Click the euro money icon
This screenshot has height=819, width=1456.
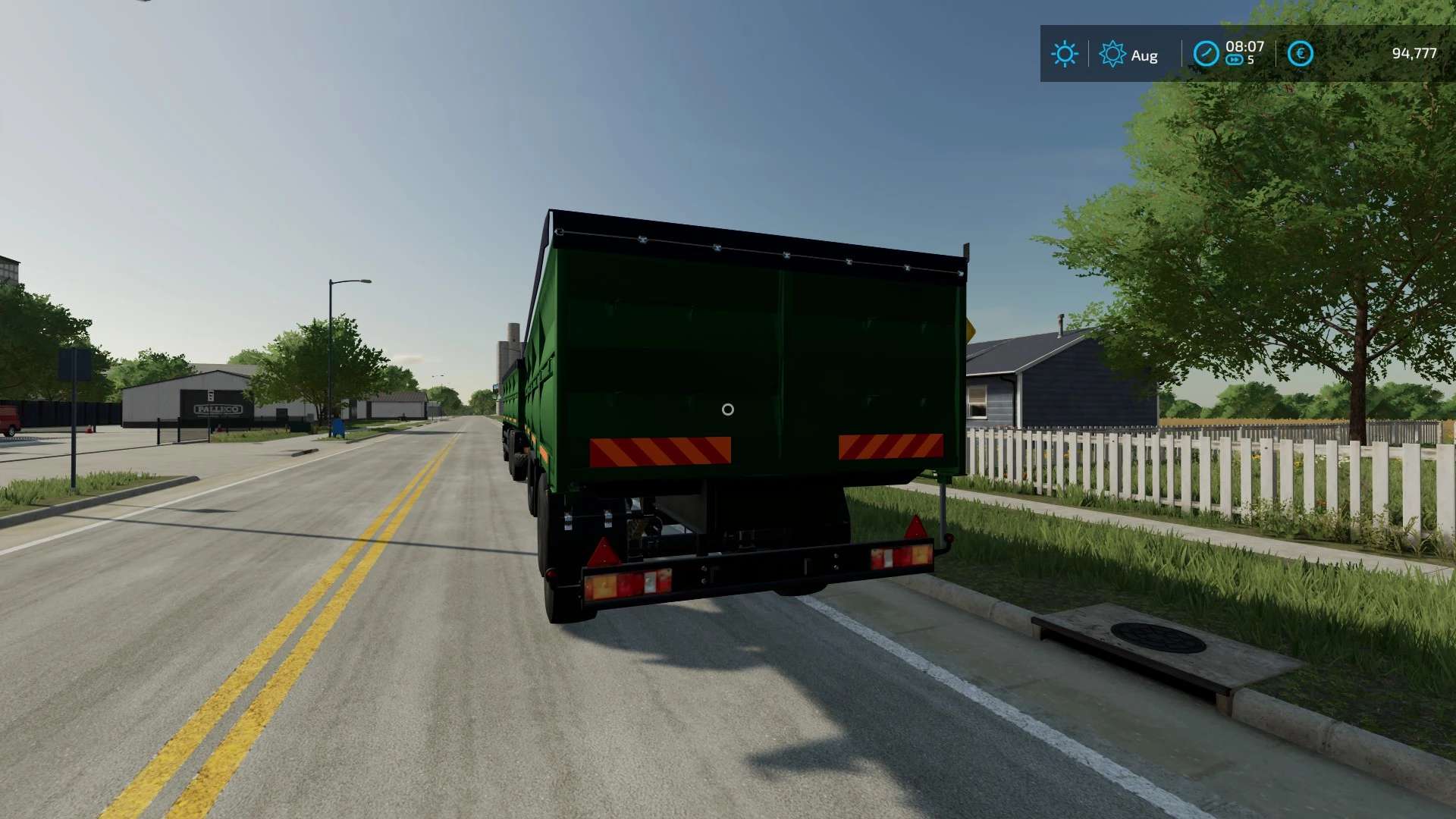(x=1300, y=53)
